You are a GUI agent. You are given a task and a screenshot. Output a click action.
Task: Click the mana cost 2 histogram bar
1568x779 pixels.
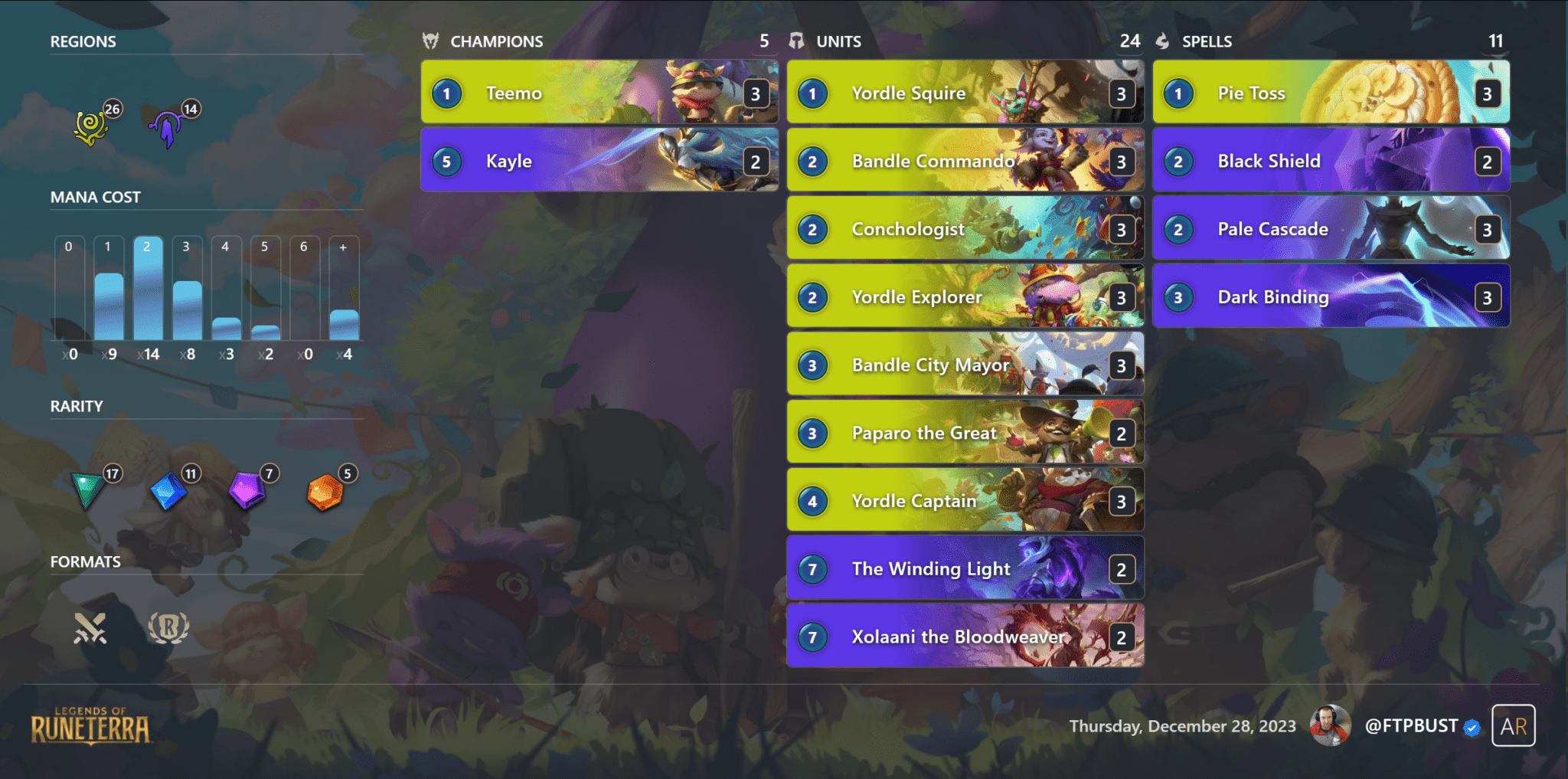pos(149,291)
